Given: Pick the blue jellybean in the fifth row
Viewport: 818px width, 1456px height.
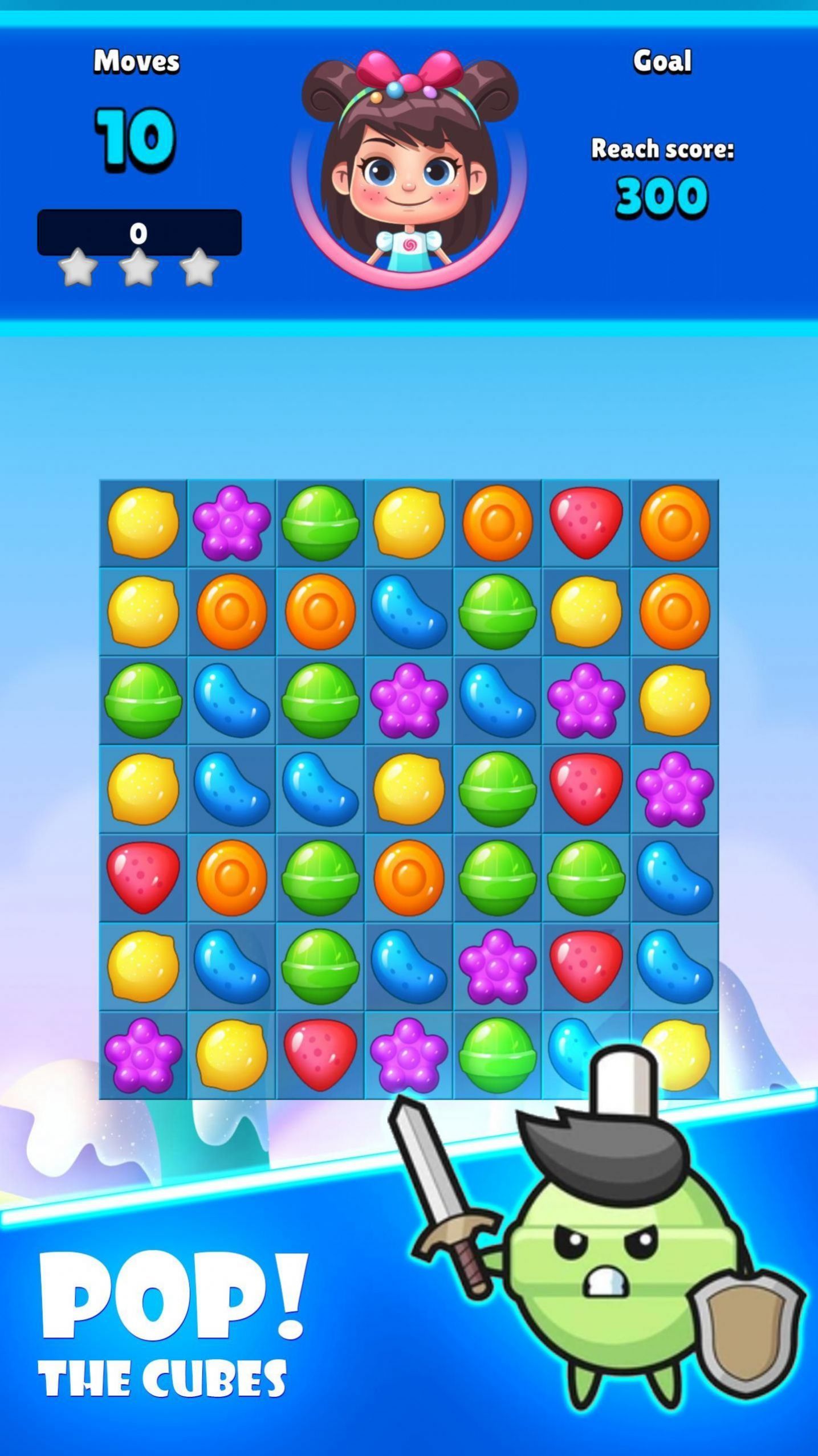Looking at the screenshot, I should click(674, 878).
